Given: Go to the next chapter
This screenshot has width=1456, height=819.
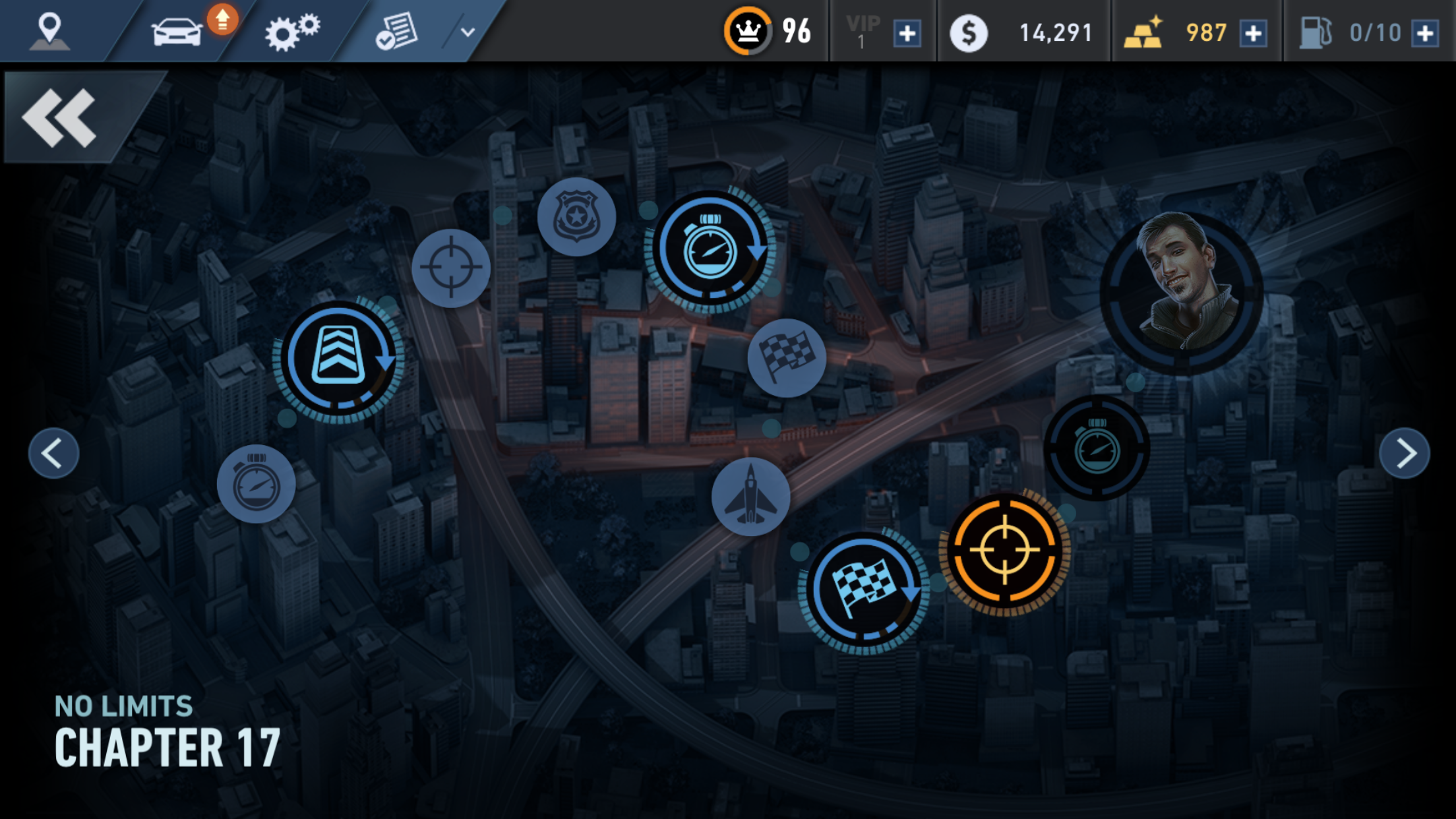Looking at the screenshot, I should pos(1404,453).
